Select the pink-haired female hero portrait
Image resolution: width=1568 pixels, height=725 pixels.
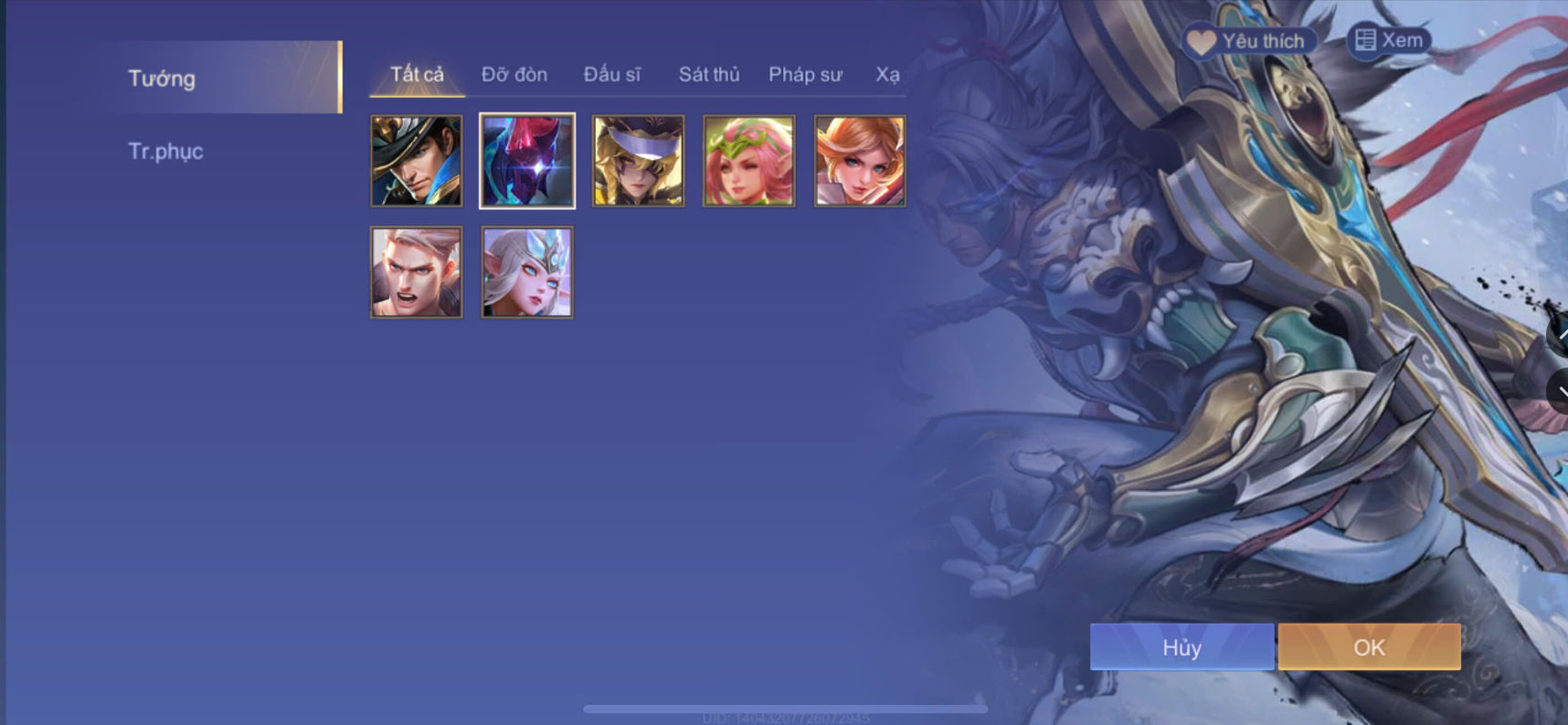pos(748,161)
